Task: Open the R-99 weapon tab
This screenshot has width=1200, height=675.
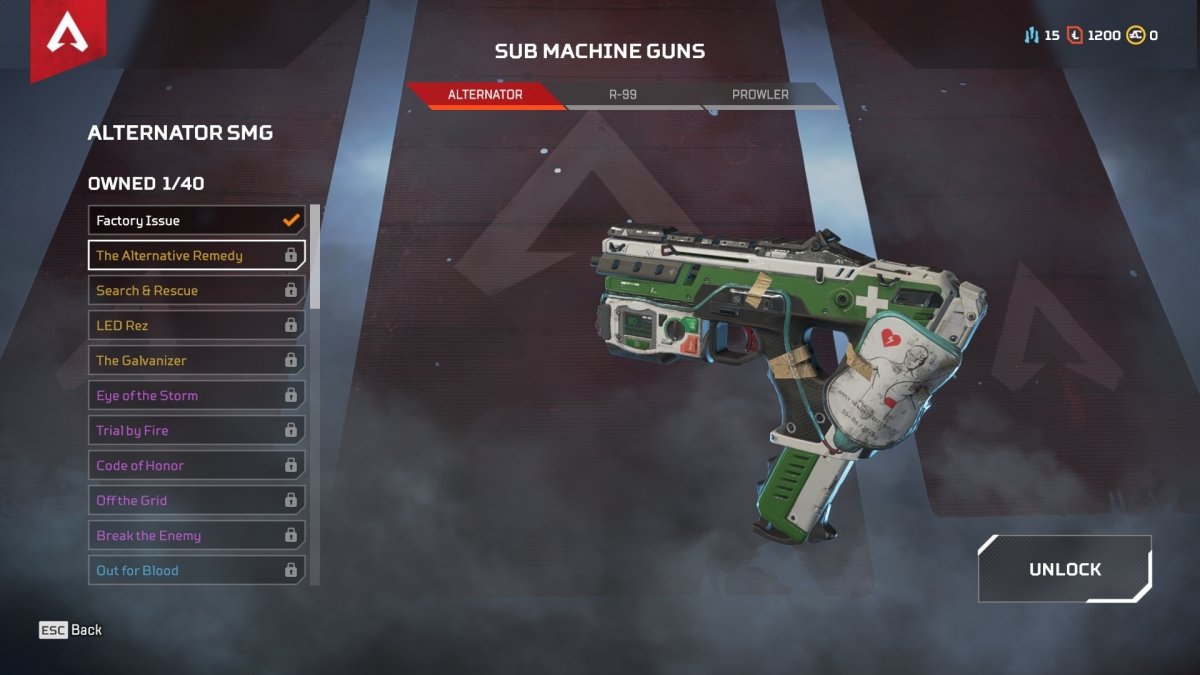Action: click(x=622, y=95)
